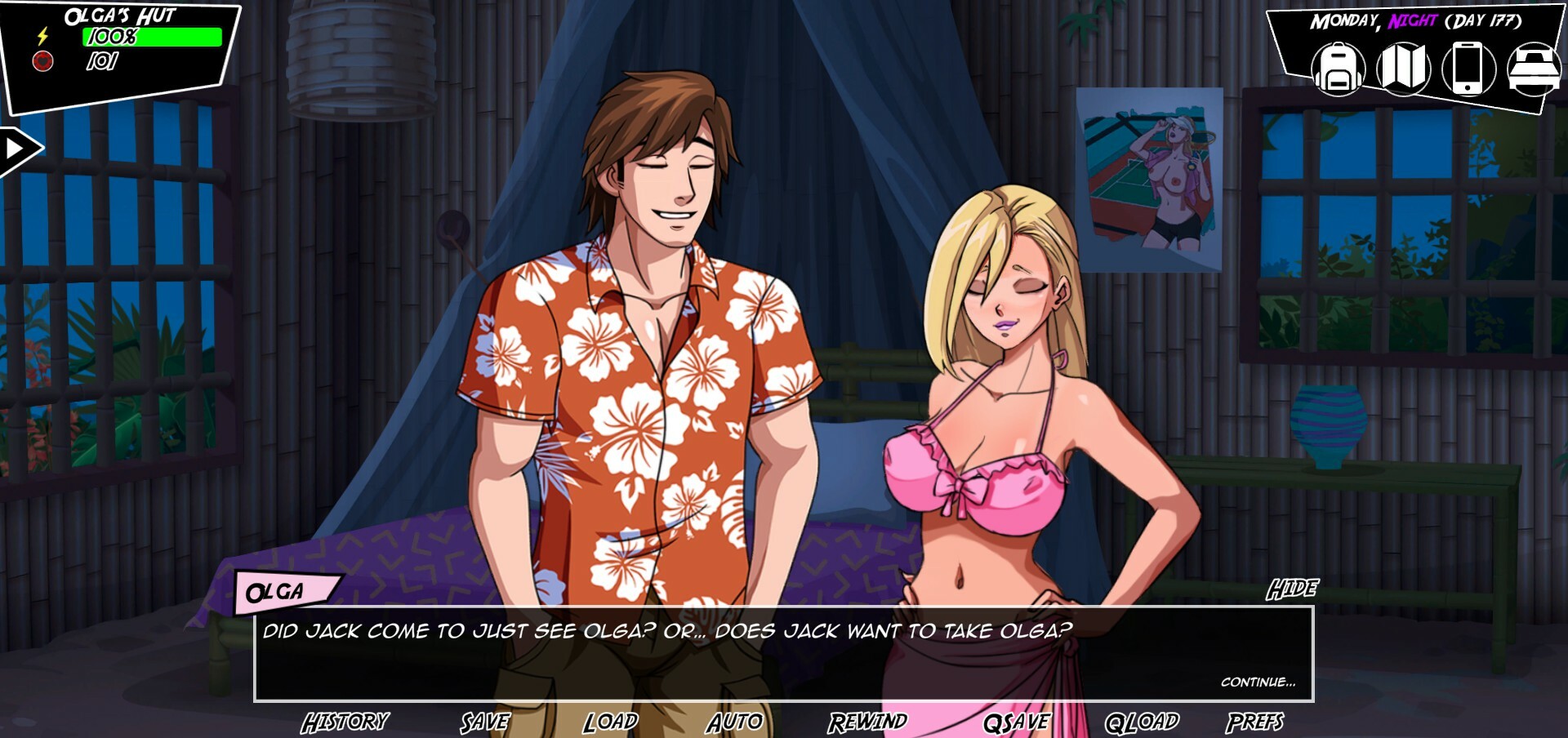
Task: Continue the dialogue
Action: click(x=1258, y=682)
